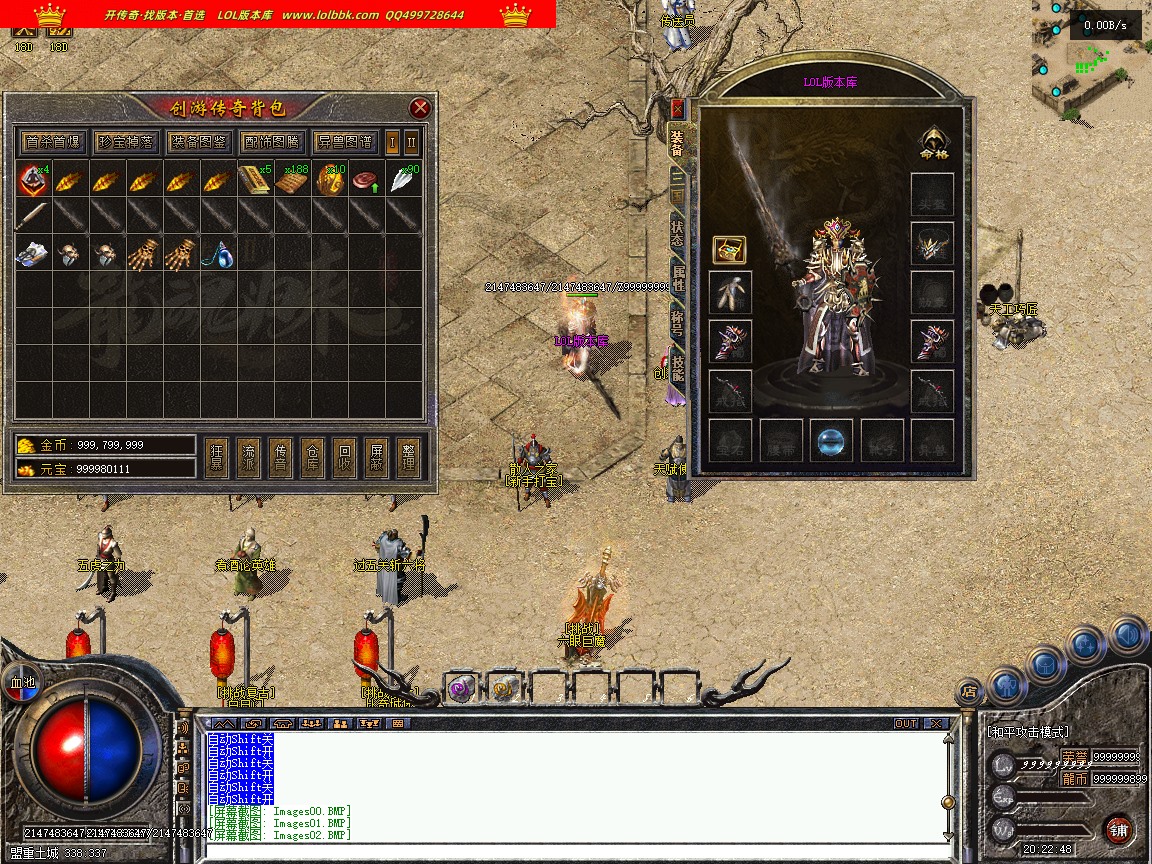Open the 异兽图谱 beast atlas
1152x864 pixels.
[x=344, y=142]
